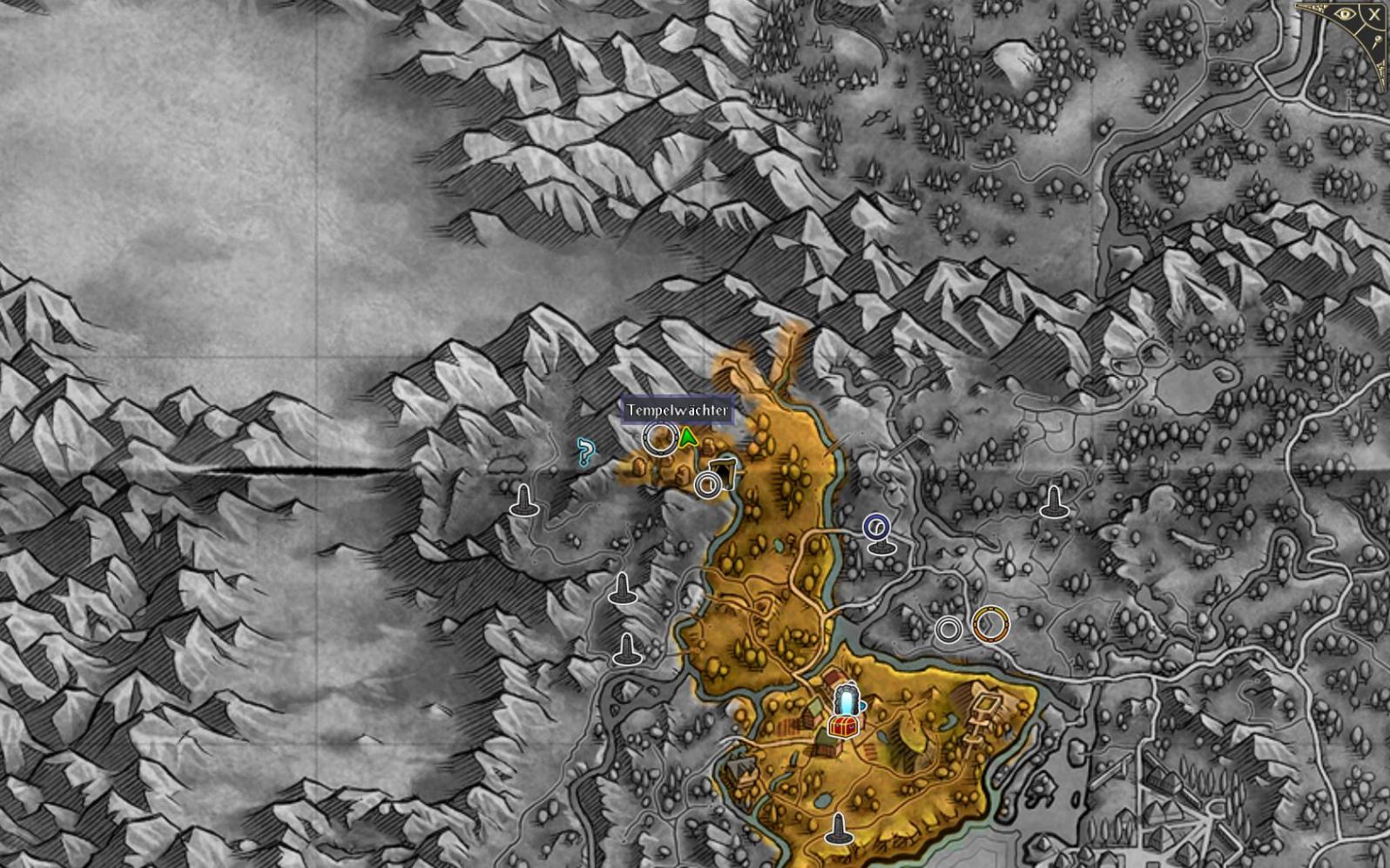Choose the glowing blue portal marker

click(x=847, y=699)
